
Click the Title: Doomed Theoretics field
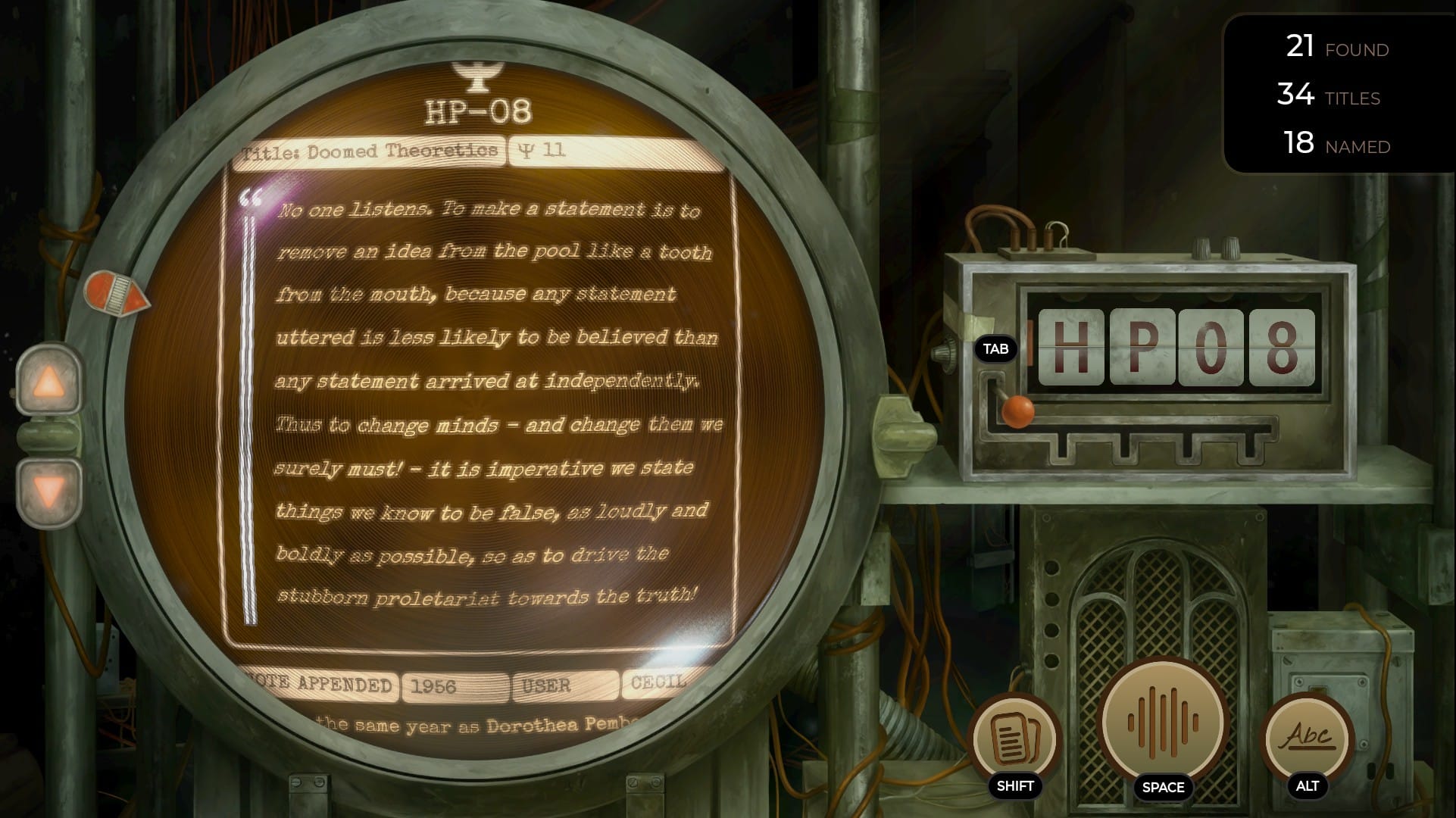pyautogui.click(x=370, y=151)
